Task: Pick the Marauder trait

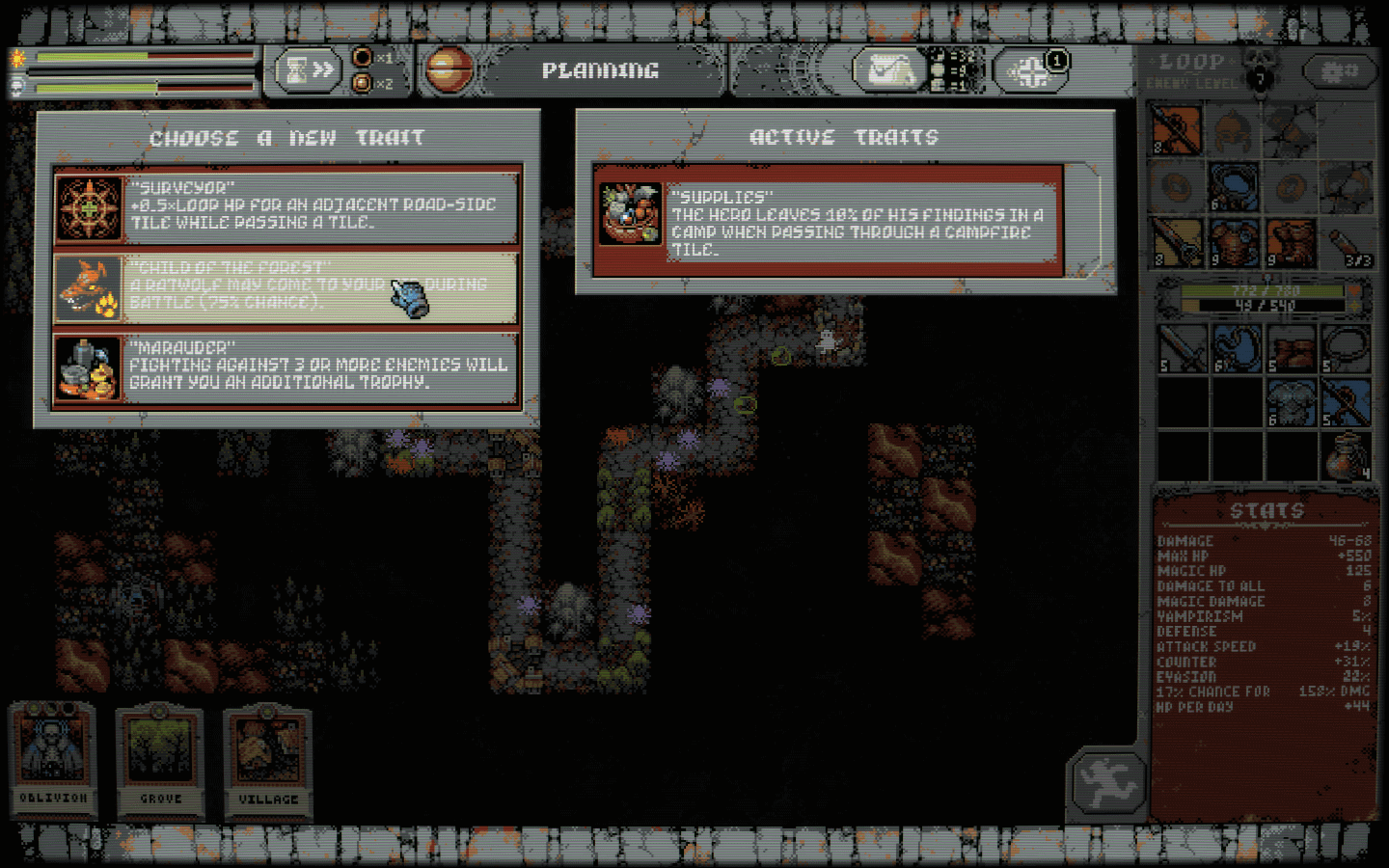Action: 286,367
